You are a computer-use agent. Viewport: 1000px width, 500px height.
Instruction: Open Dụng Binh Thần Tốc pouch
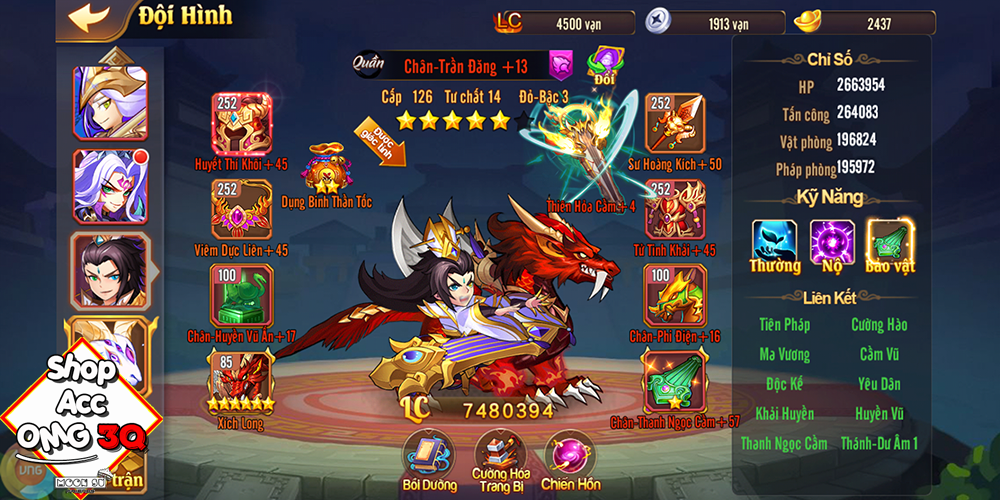pyautogui.click(x=326, y=170)
